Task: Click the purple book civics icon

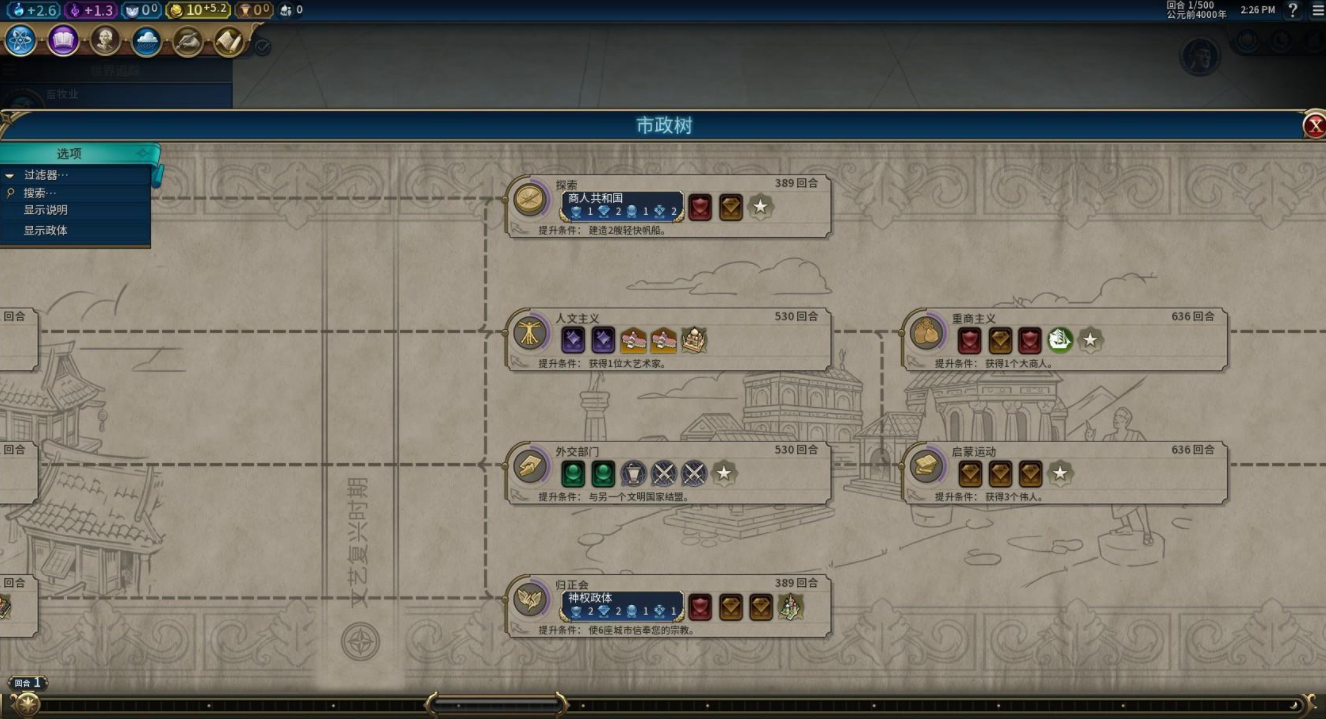Action: click(63, 40)
